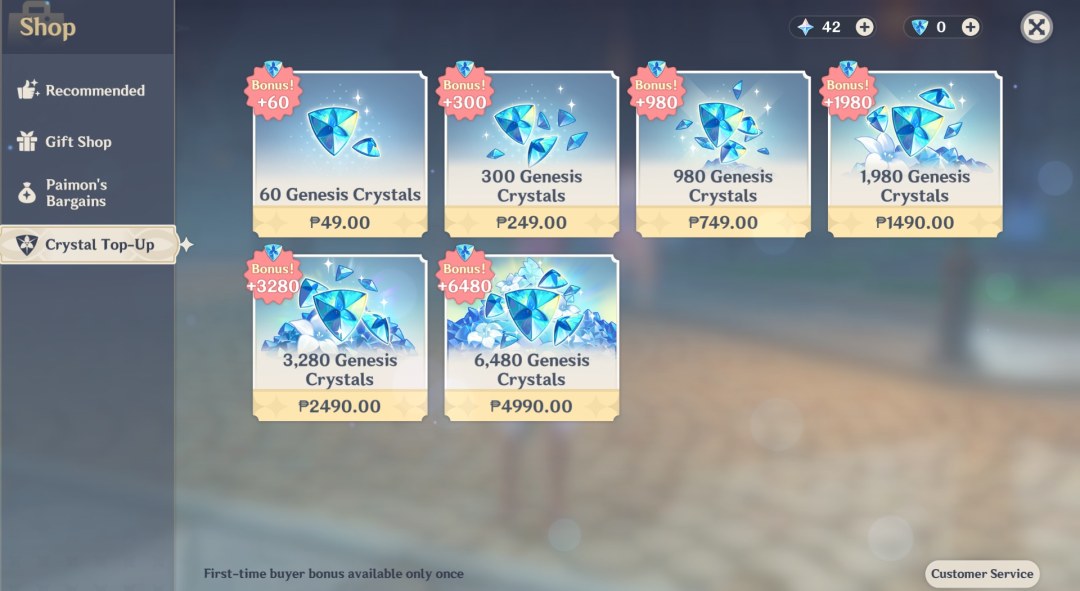Purchase the 300 Genesis Crystals bundle

pyautogui.click(x=532, y=154)
